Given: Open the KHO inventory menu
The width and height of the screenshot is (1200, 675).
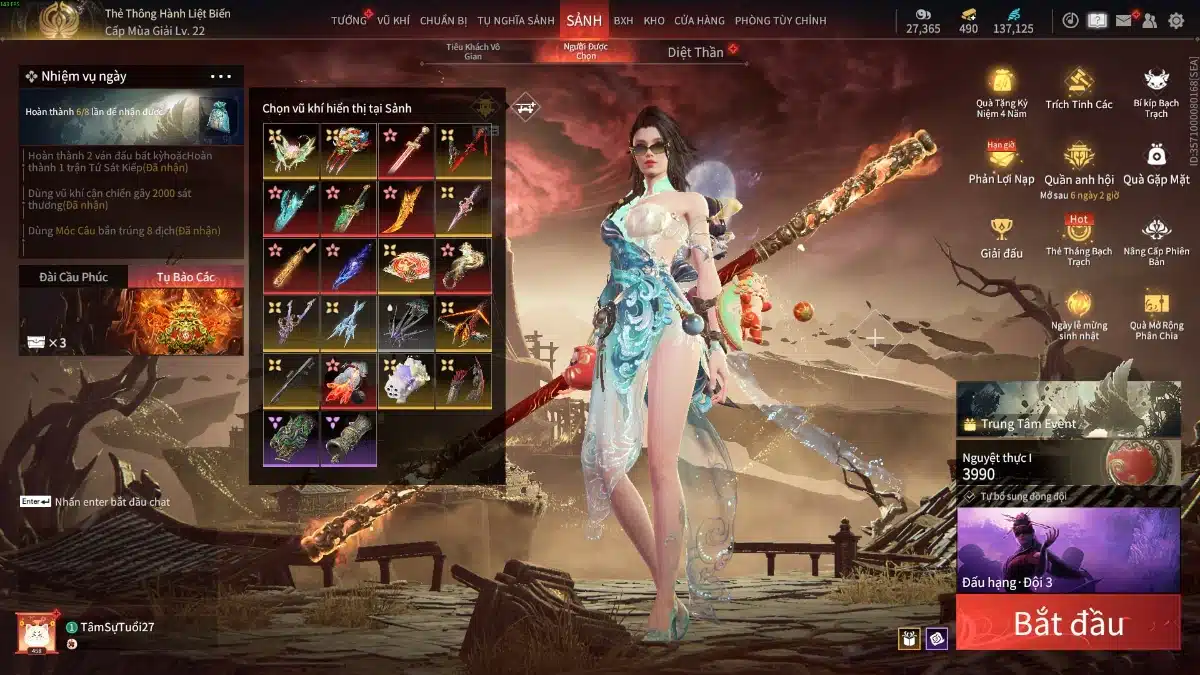Looking at the screenshot, I should pyautogui.click(x=654, y=20).
